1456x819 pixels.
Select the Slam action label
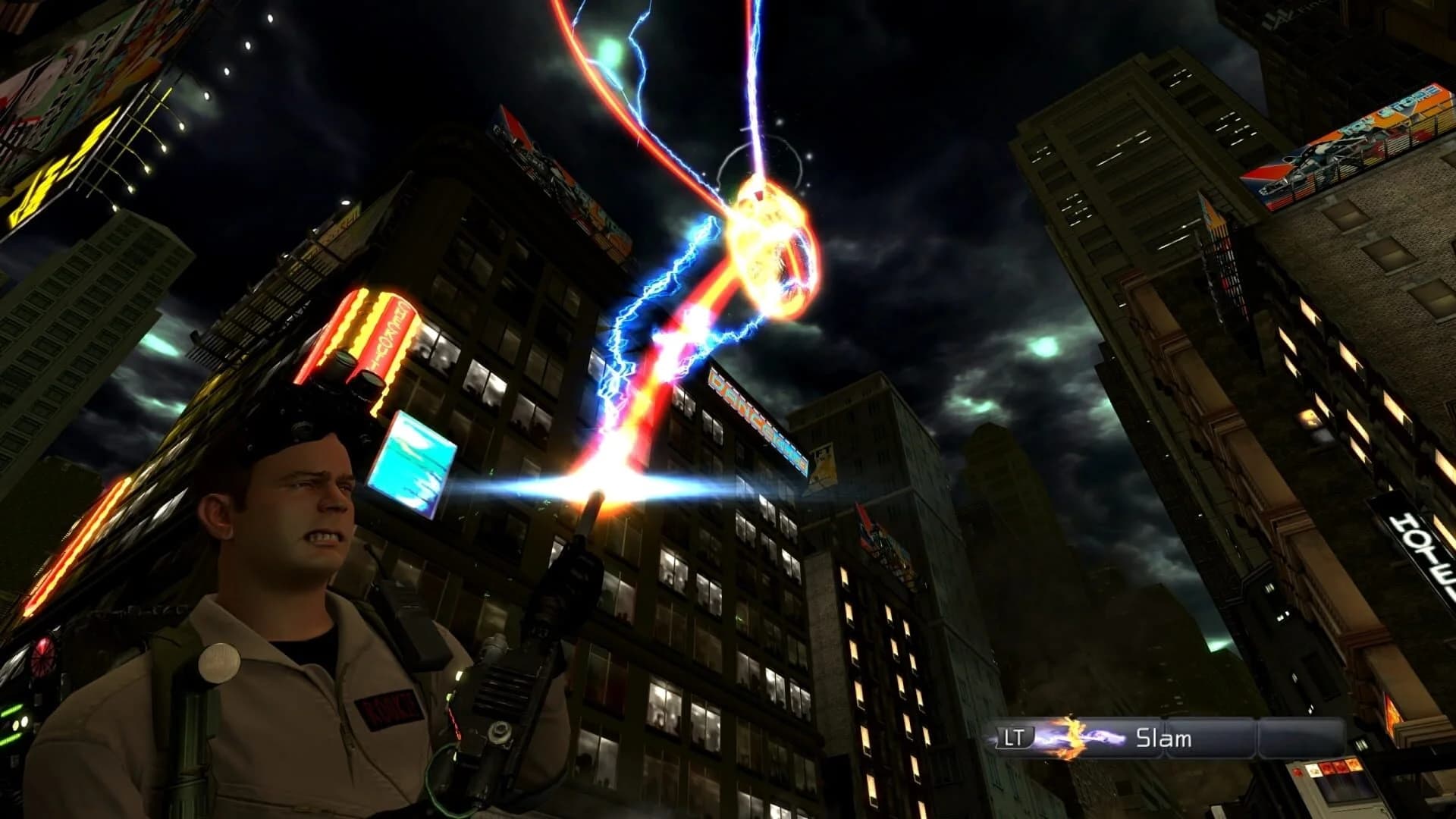pyautogui.click(x=1164, y=736)
